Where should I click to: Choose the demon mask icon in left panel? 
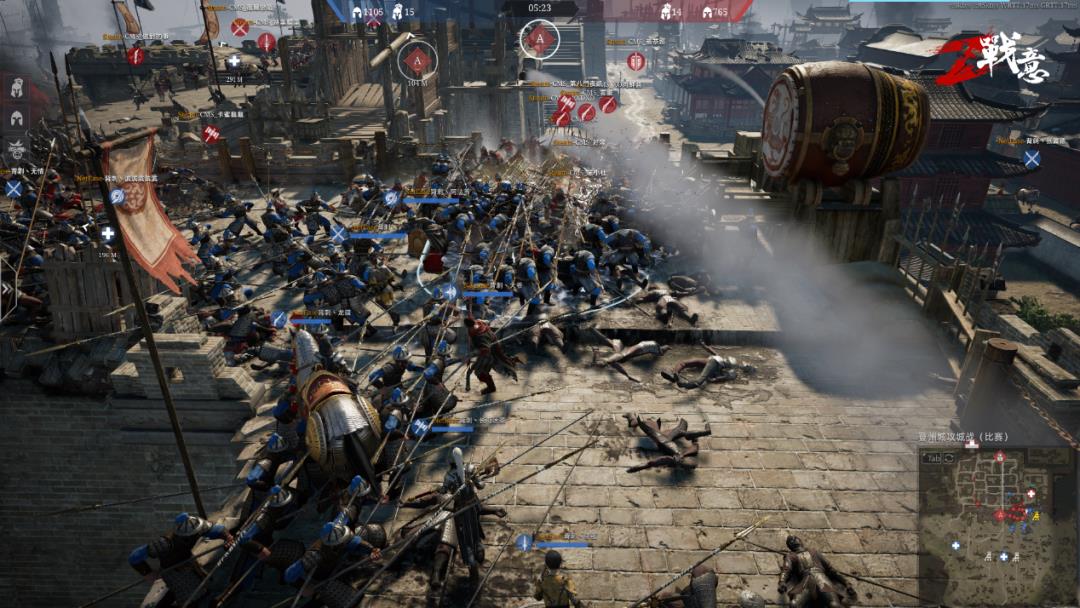17,150
